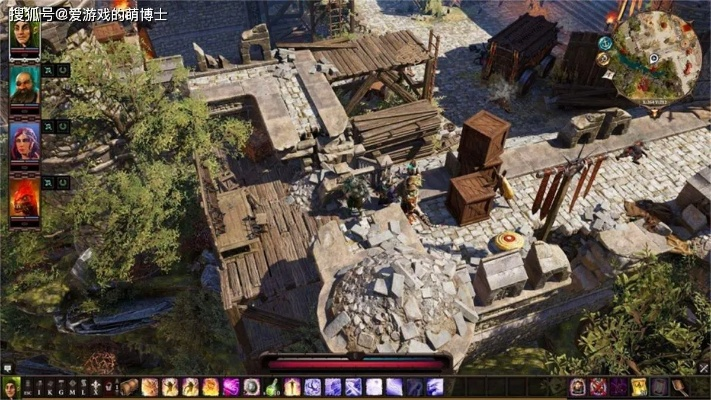Click the active character portrait on the hotbar
Image resolution: width=711 pixels, height=400 pixels.
(11, 387)
